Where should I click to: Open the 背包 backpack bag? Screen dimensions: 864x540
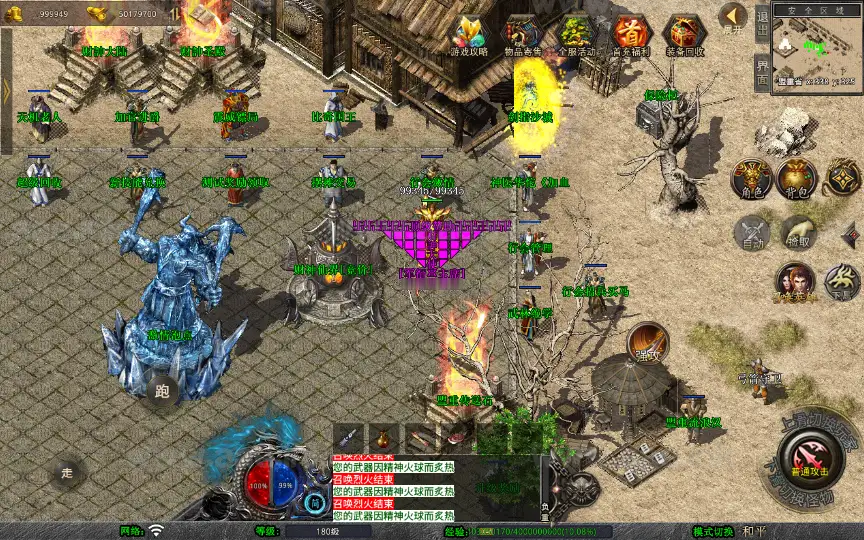pos(796,177)
